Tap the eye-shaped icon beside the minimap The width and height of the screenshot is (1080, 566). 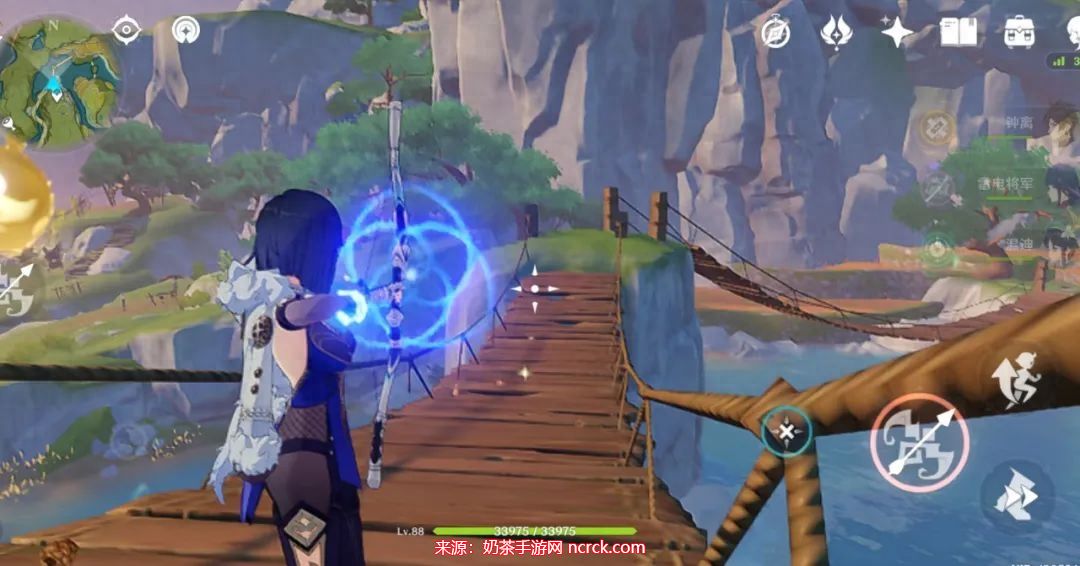127,29
